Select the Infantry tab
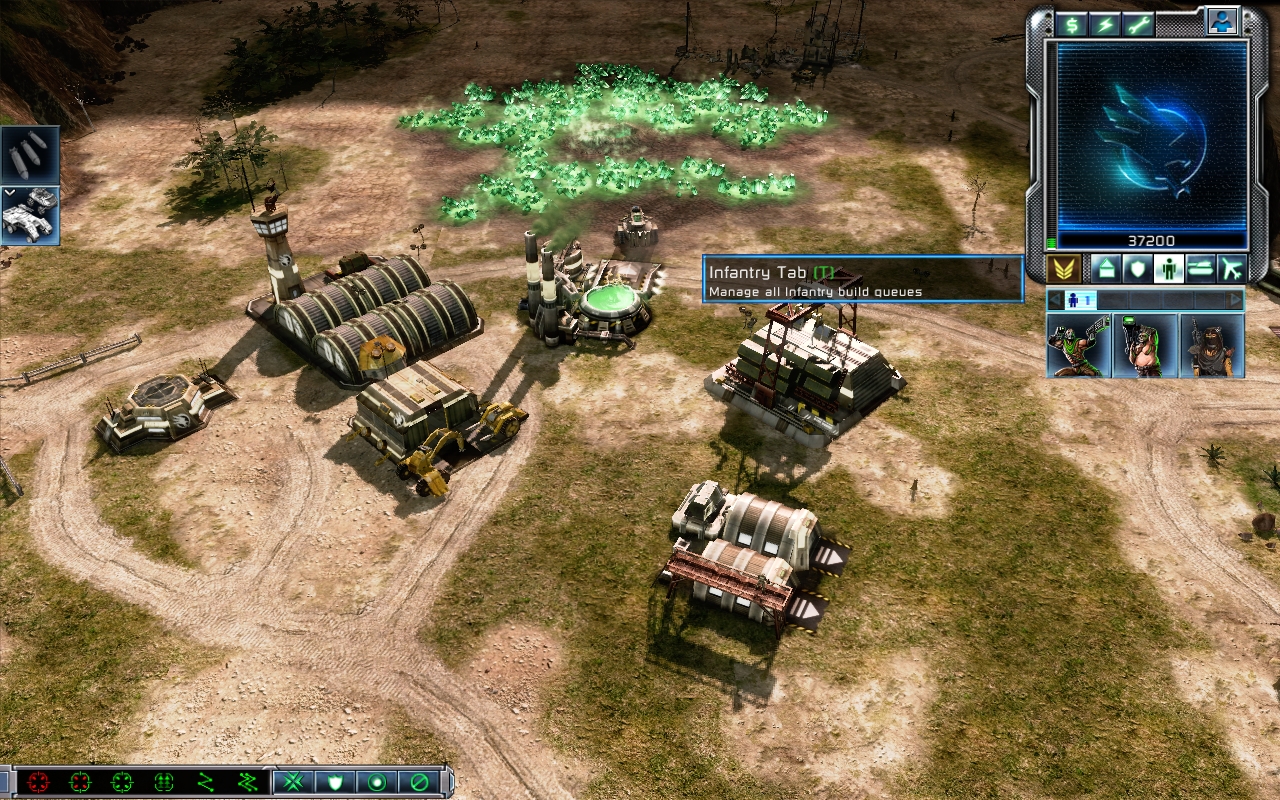Screen dimensions: 1280x800 (1168, 268)
